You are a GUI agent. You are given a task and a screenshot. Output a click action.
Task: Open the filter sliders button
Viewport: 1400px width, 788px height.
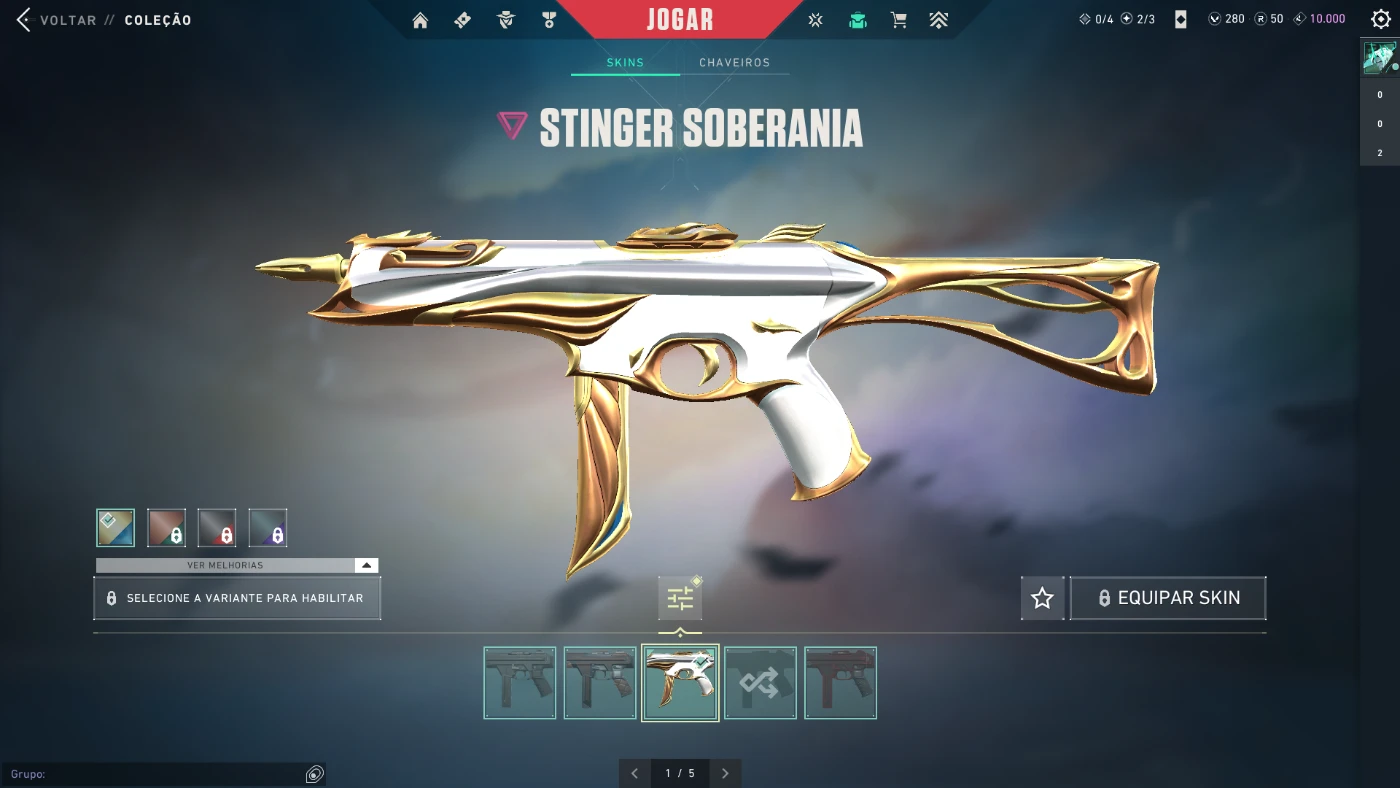(680, 598)
